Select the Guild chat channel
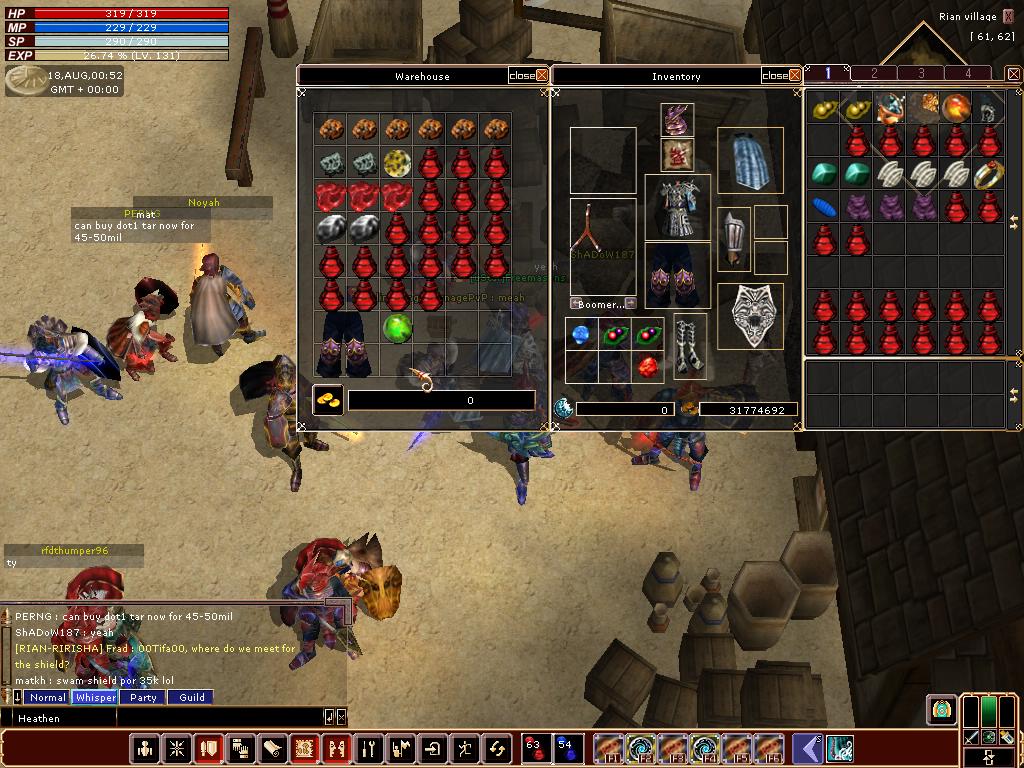Screen dimensions: 1024x768 [x=192, y=698]
